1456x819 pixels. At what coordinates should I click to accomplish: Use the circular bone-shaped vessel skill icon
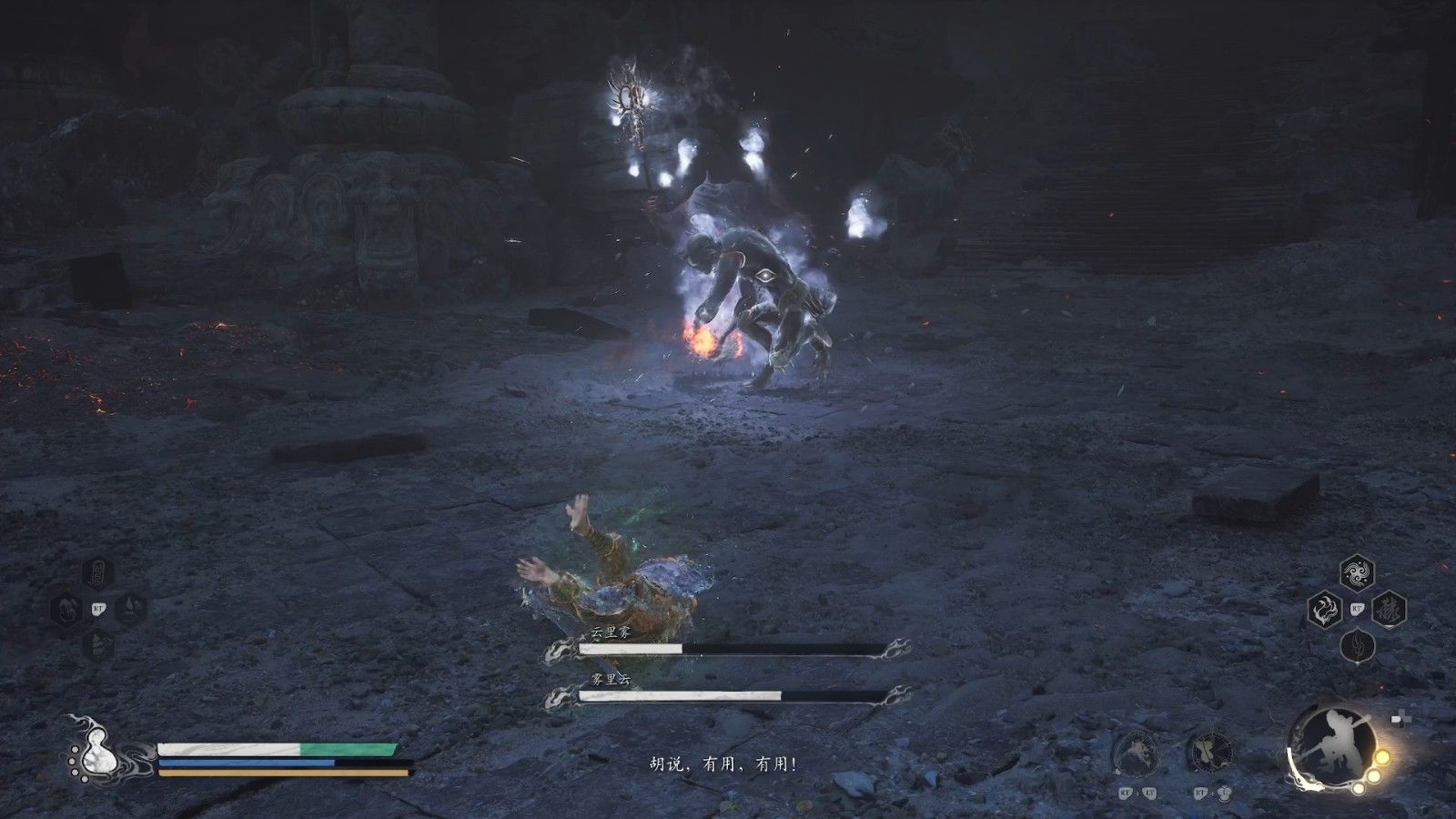pos(1212,753)
